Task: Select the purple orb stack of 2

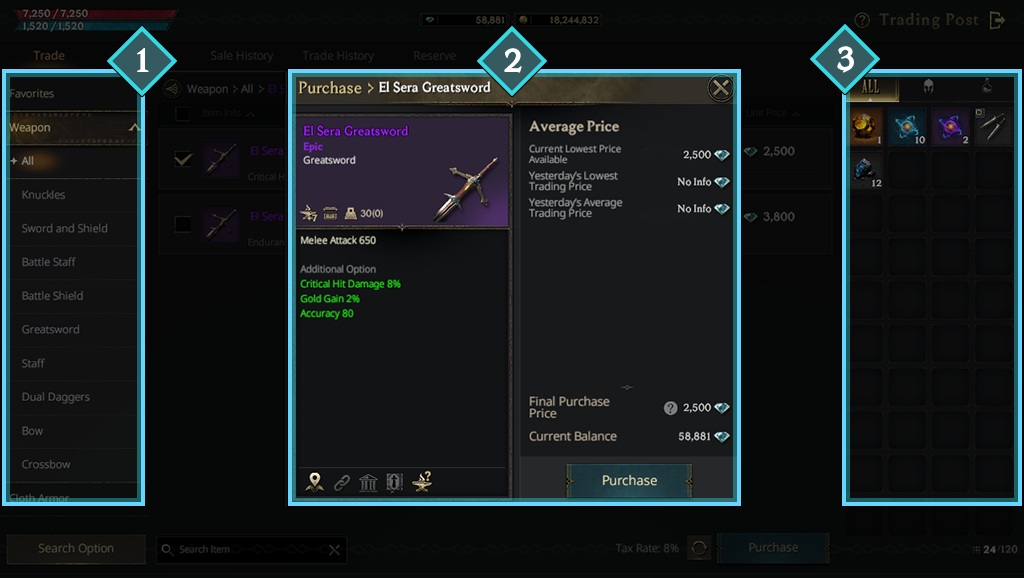Action: (x=950, y=125)
